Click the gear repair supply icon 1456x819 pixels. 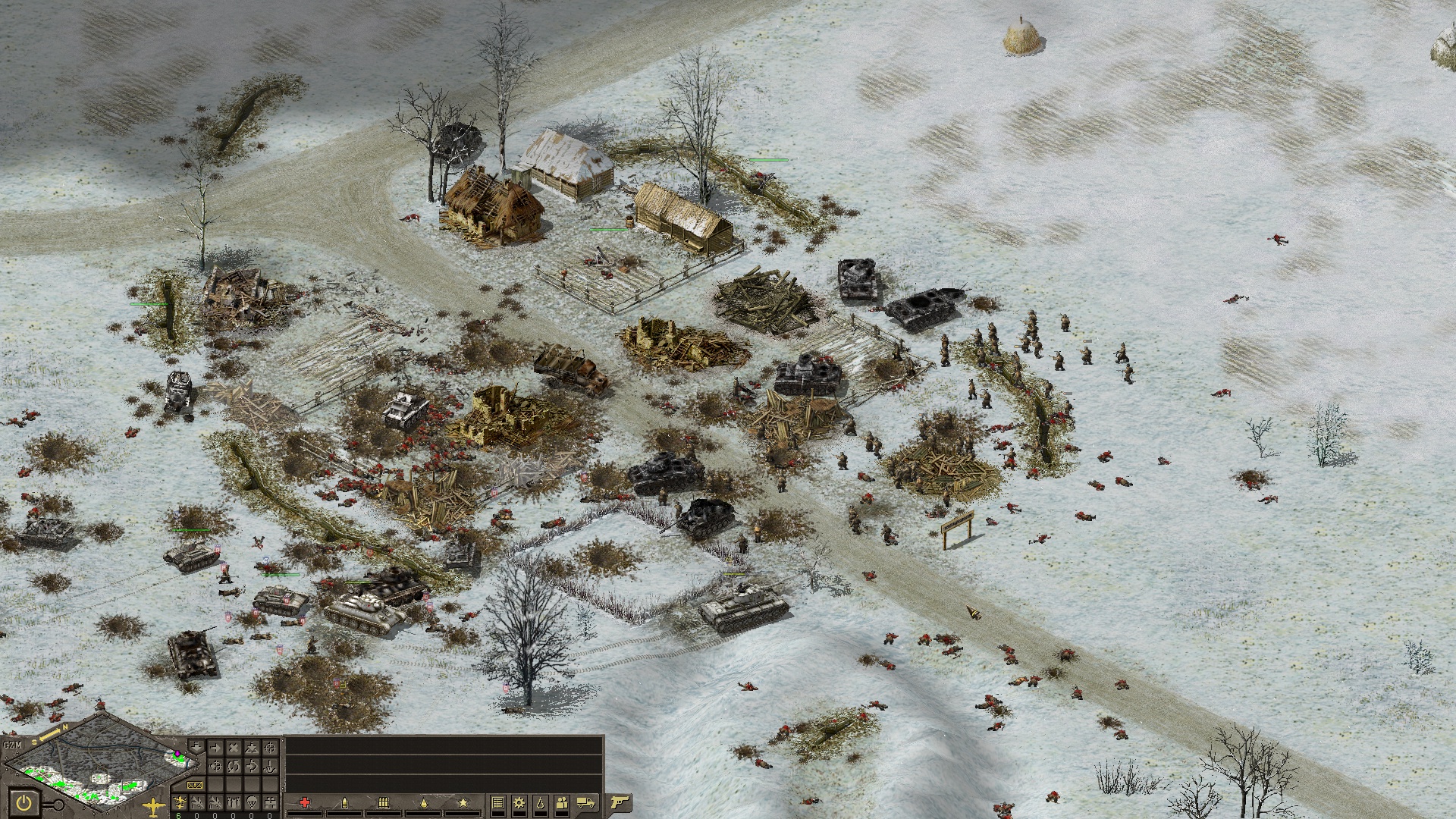point(519,803)
